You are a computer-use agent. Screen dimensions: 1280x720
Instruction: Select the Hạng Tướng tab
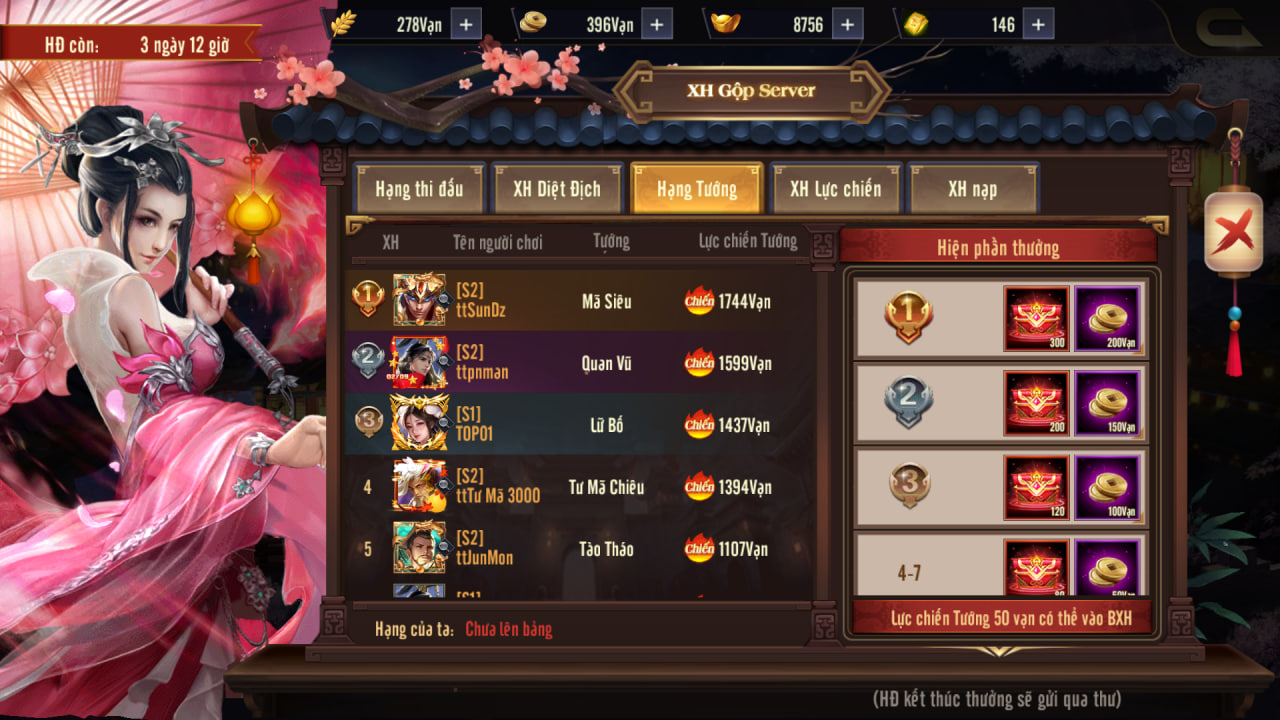[x=697, y=189]
